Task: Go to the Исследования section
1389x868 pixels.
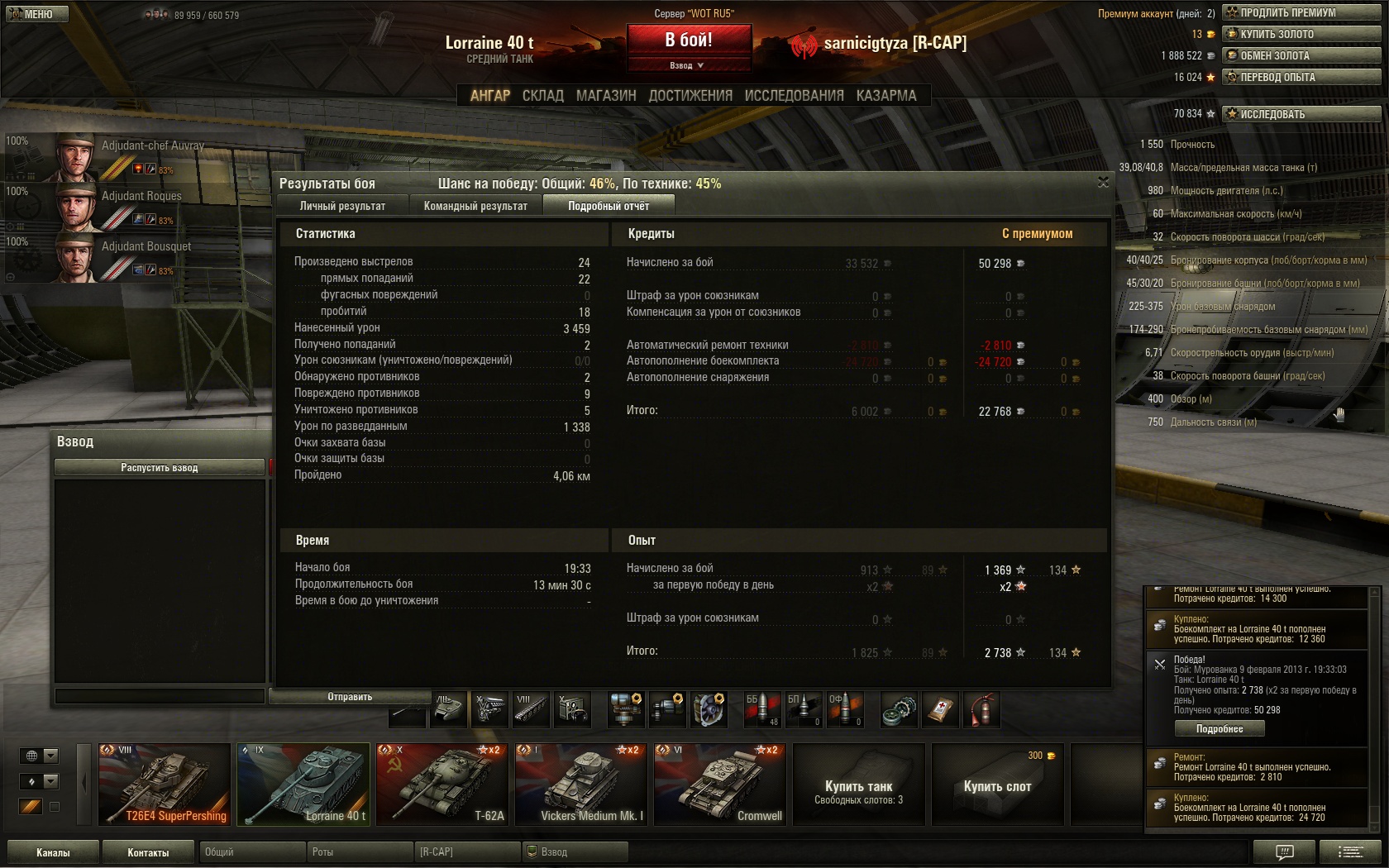Action: point(794,96)
